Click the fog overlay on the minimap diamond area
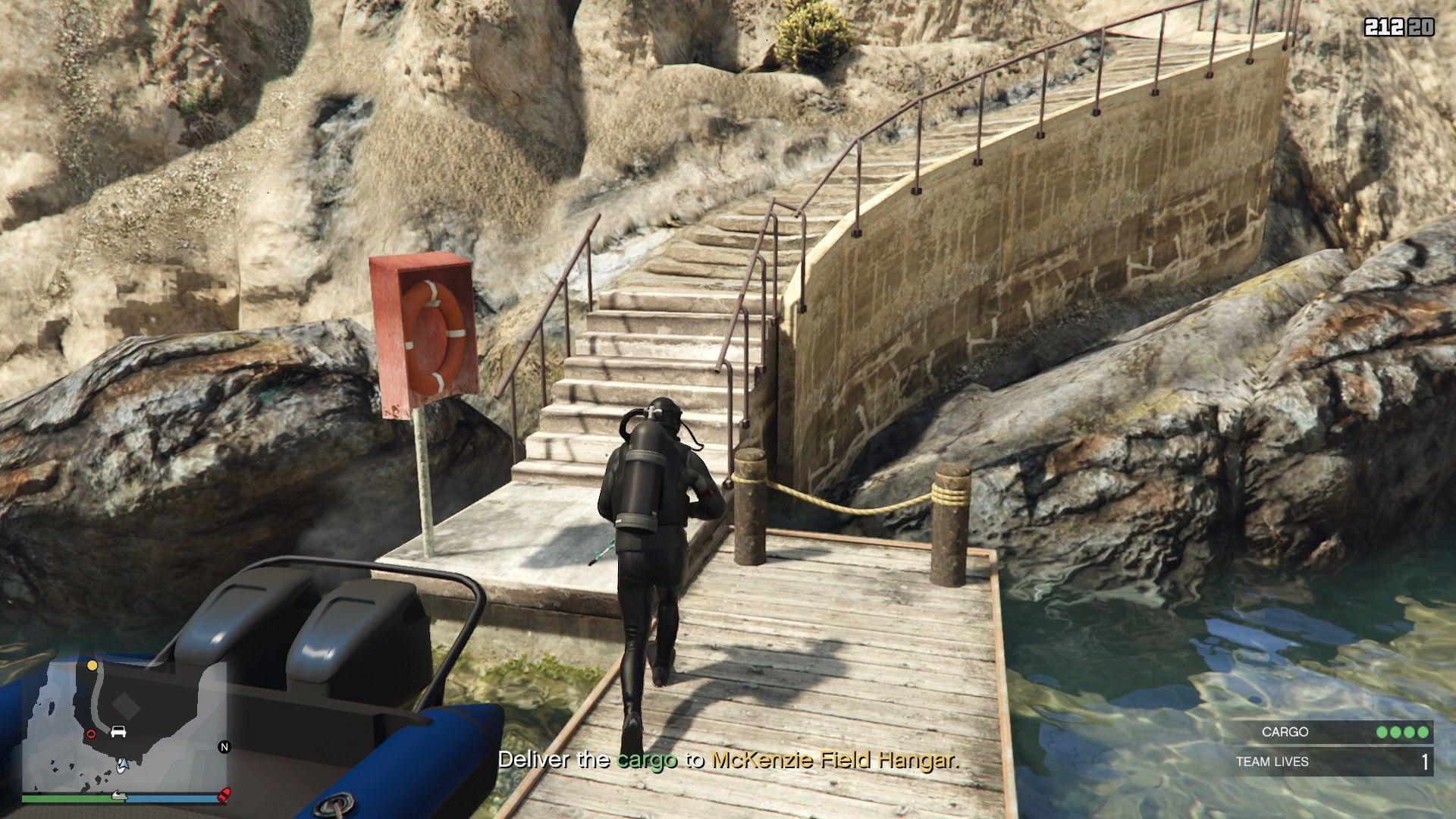This screenshot has width=1456, height=819. click(124, 707)
